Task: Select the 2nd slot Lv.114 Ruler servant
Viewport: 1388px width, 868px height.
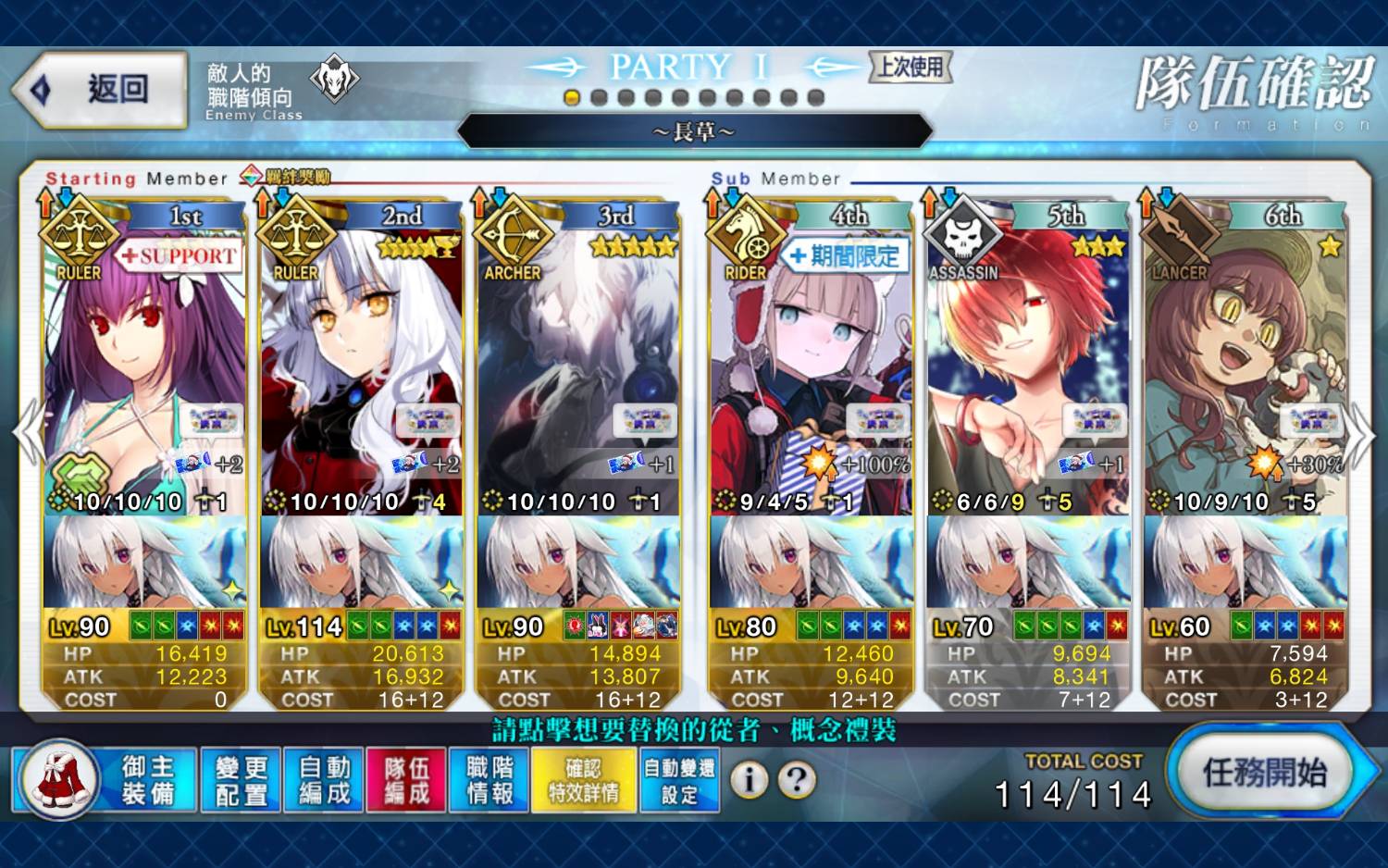Action: tap(361, 370)
